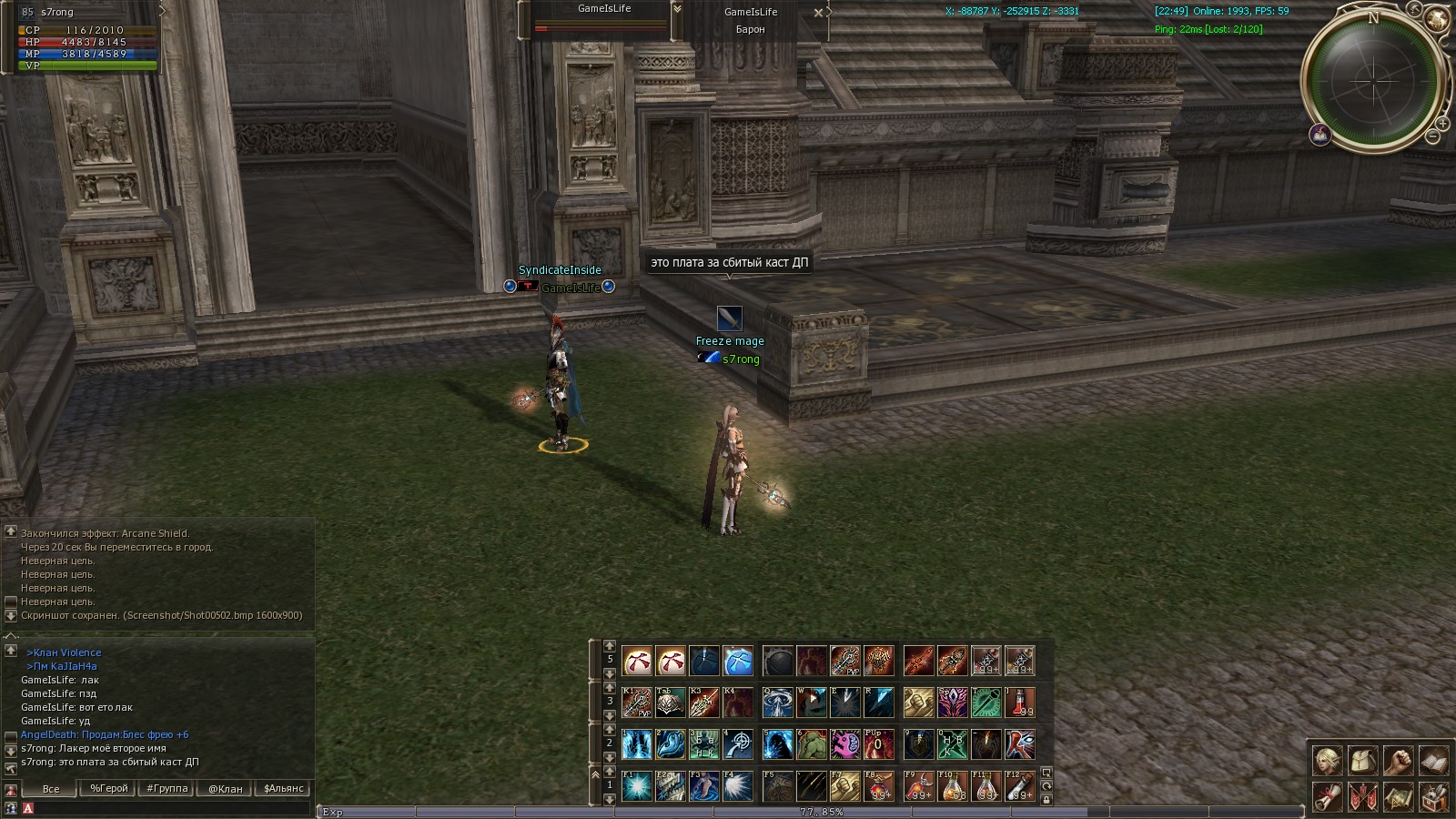Close the GameIsLife target window
The image size is (1456, 819).
(818, 13)
